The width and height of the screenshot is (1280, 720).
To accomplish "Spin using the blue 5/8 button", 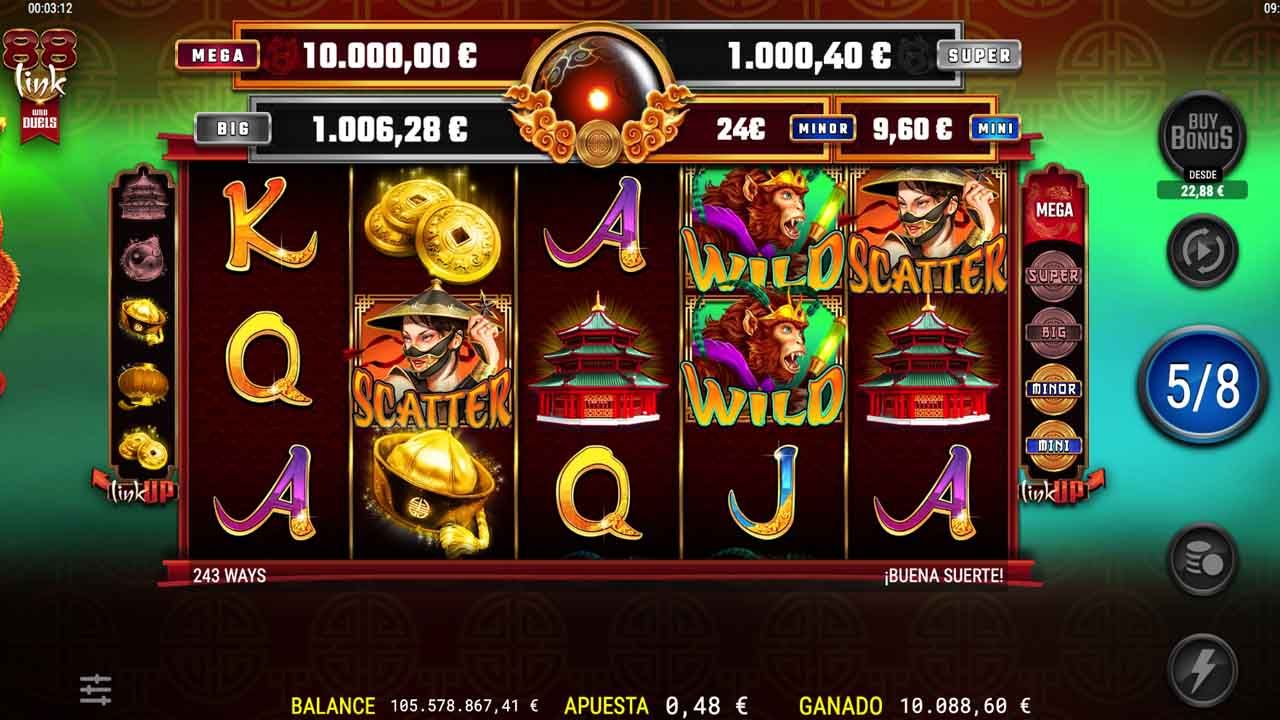I will tap(1201, 386).
